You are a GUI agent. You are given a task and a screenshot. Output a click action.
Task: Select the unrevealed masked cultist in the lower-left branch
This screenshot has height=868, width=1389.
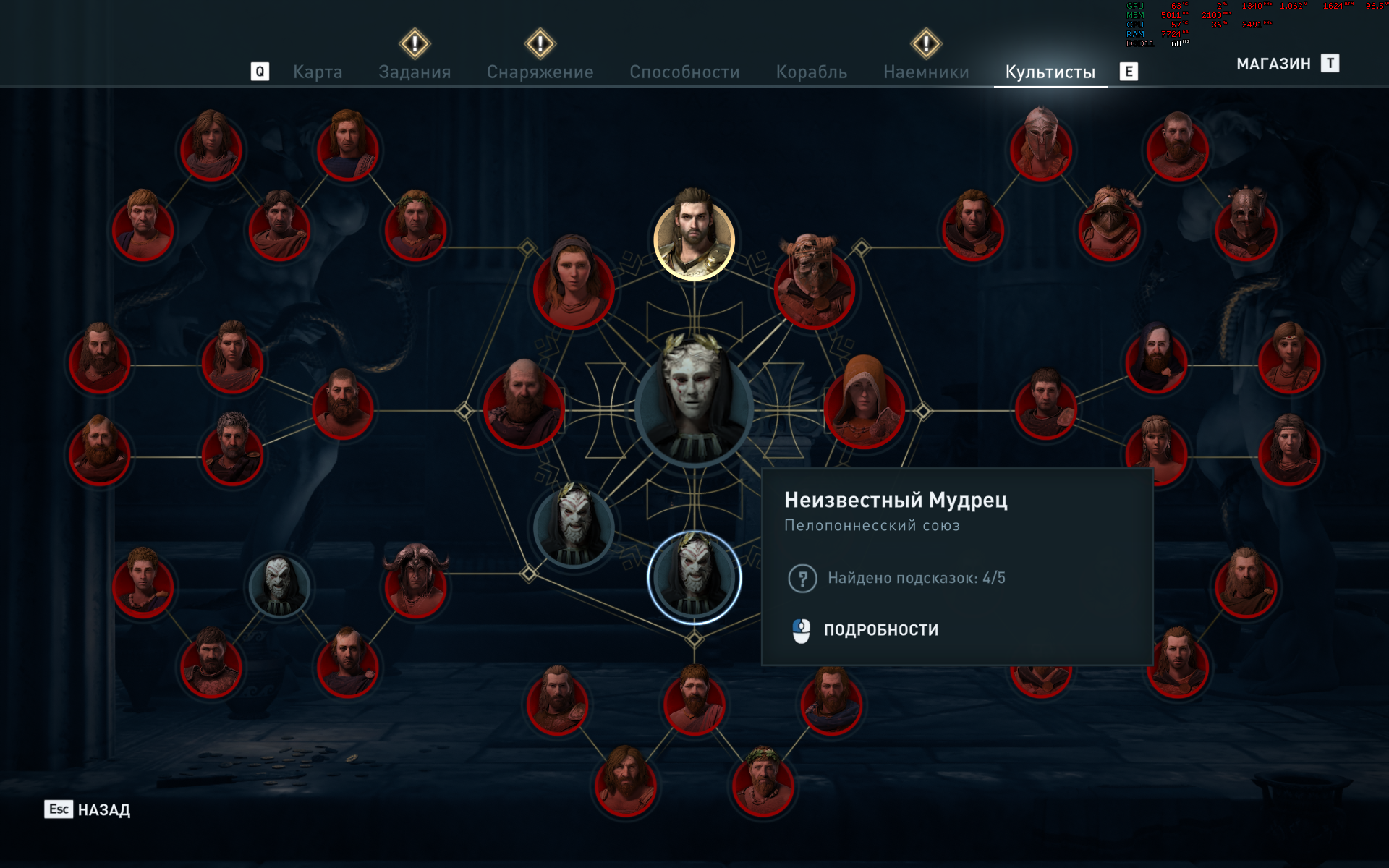(279, 586)
